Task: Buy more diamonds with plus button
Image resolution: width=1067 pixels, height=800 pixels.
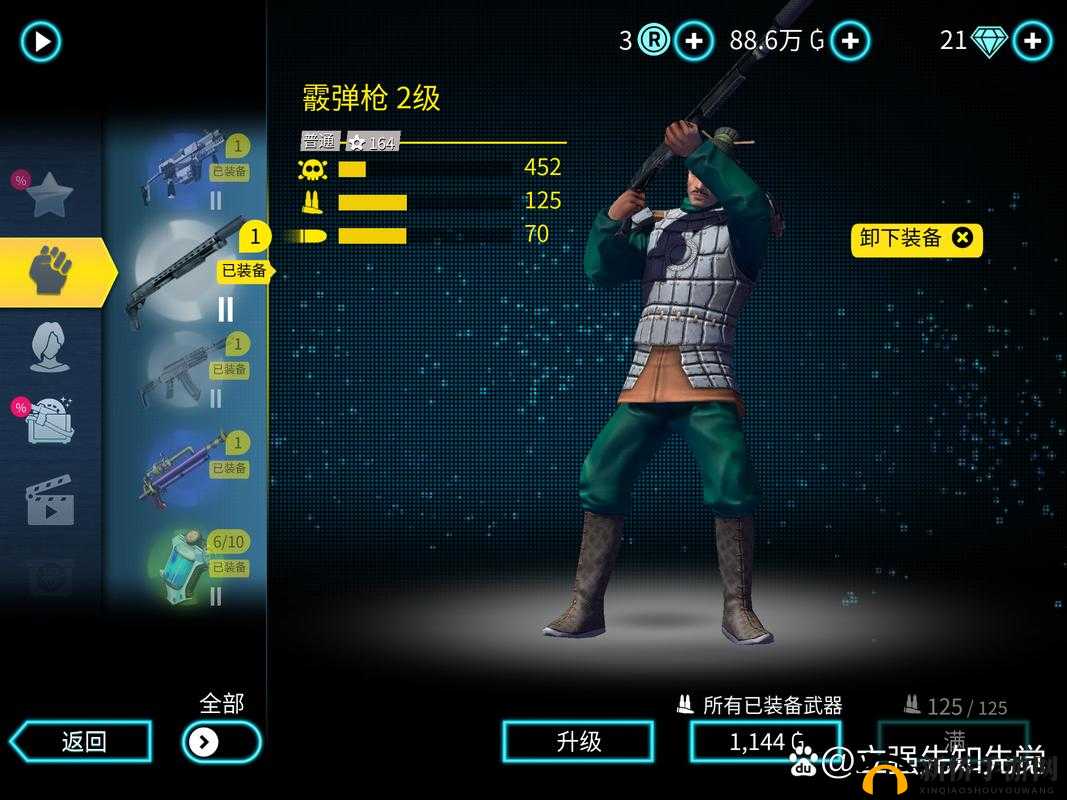Action: click(1032, 41)
